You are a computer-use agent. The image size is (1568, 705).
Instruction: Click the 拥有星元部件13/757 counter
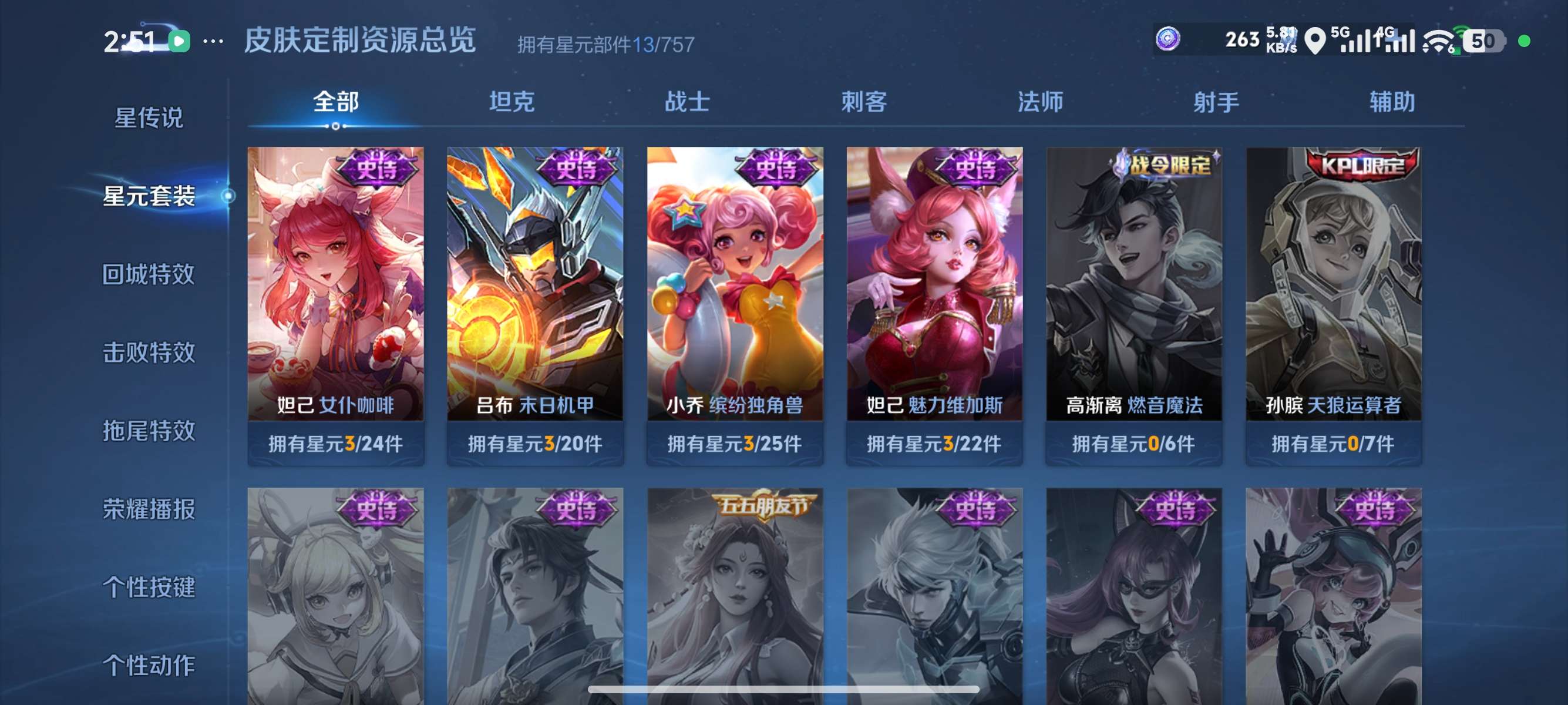coord(607,43)
